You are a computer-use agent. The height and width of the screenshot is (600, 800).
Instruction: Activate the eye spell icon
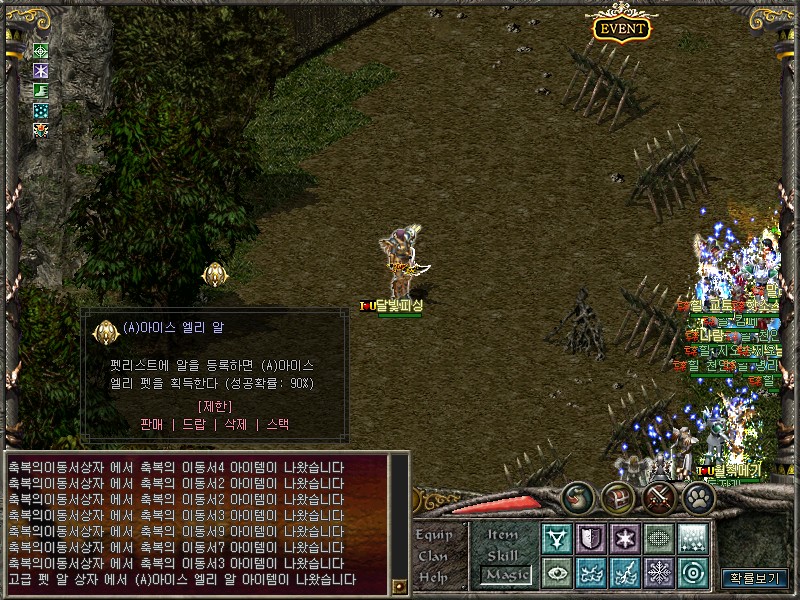coord(557,573)
